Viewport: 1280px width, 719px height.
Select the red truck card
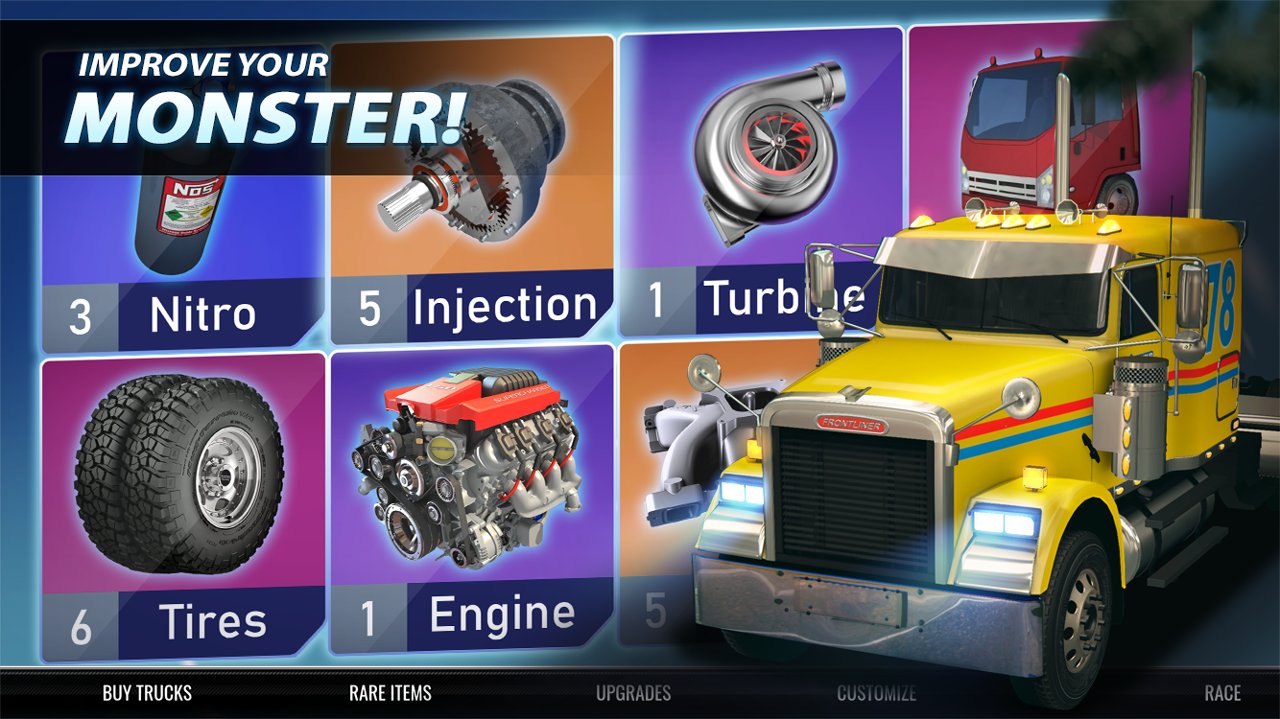click(1040, 130)
